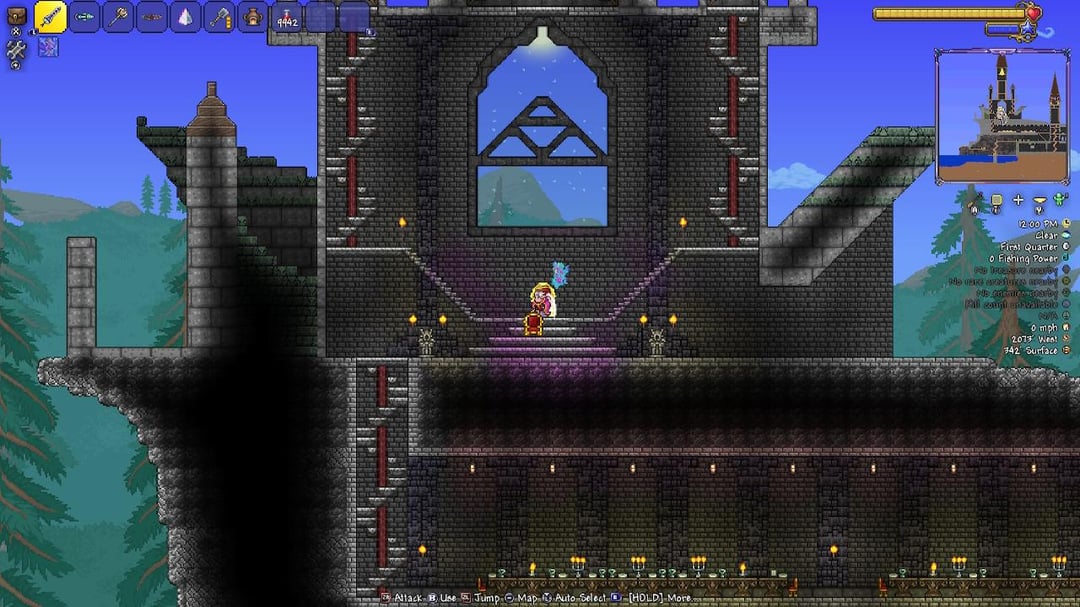Choose the potion stack numbered 9442
The image size is (1080, 607).
click(288, 17)
